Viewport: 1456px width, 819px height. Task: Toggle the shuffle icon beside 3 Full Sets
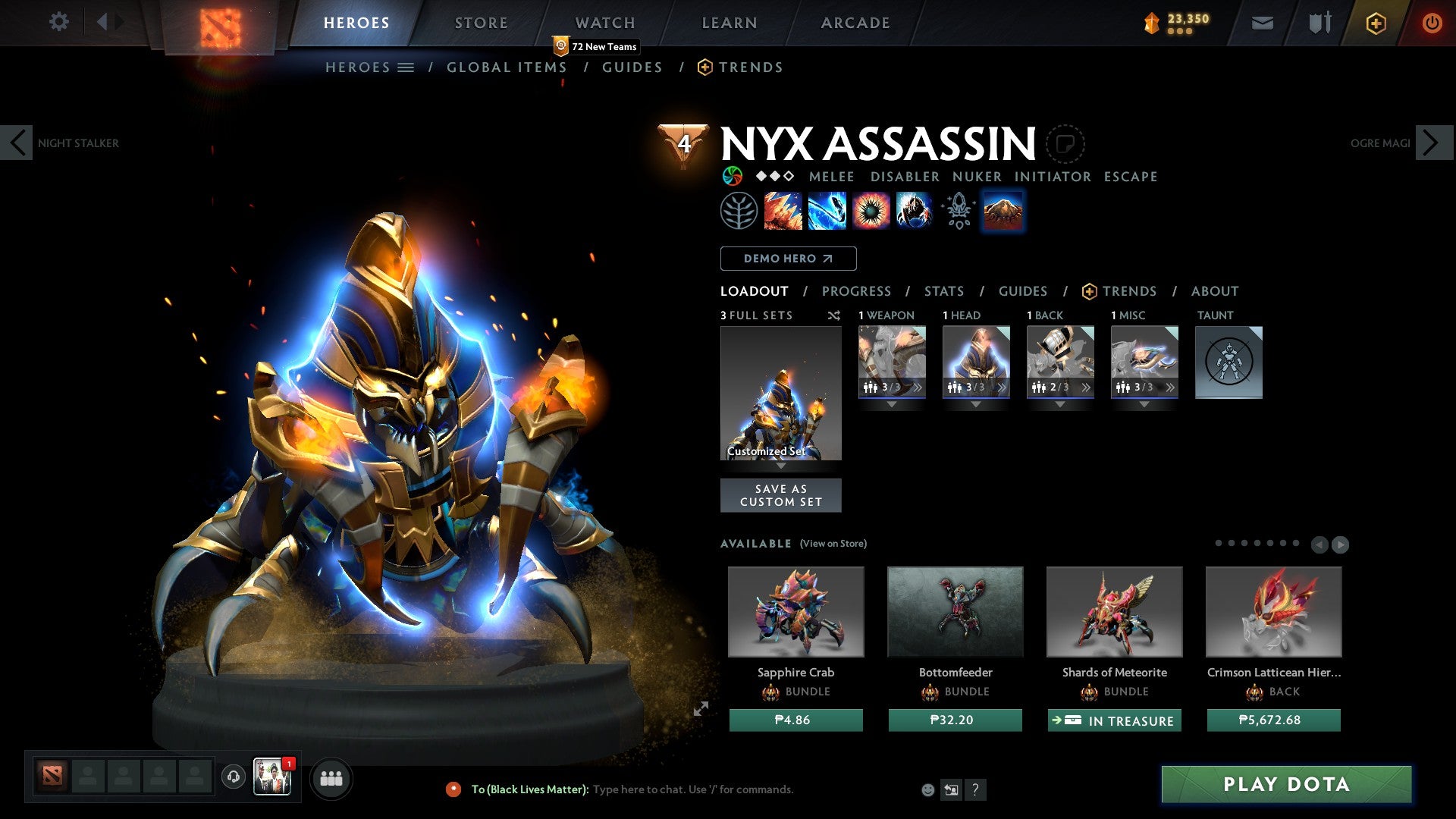834,315
